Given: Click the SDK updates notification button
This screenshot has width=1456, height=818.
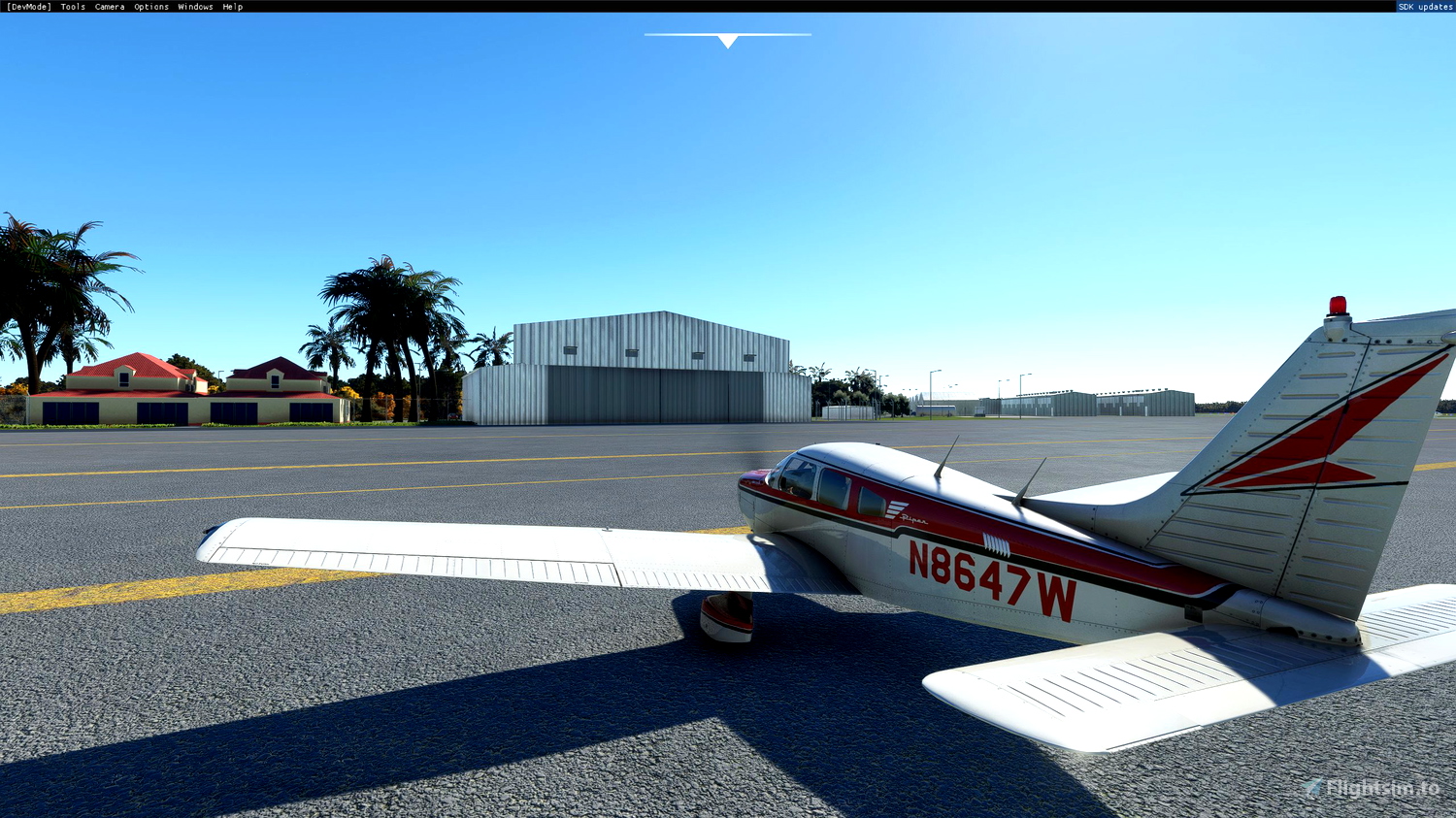Looking at the screenshot, I should 1423,6.
